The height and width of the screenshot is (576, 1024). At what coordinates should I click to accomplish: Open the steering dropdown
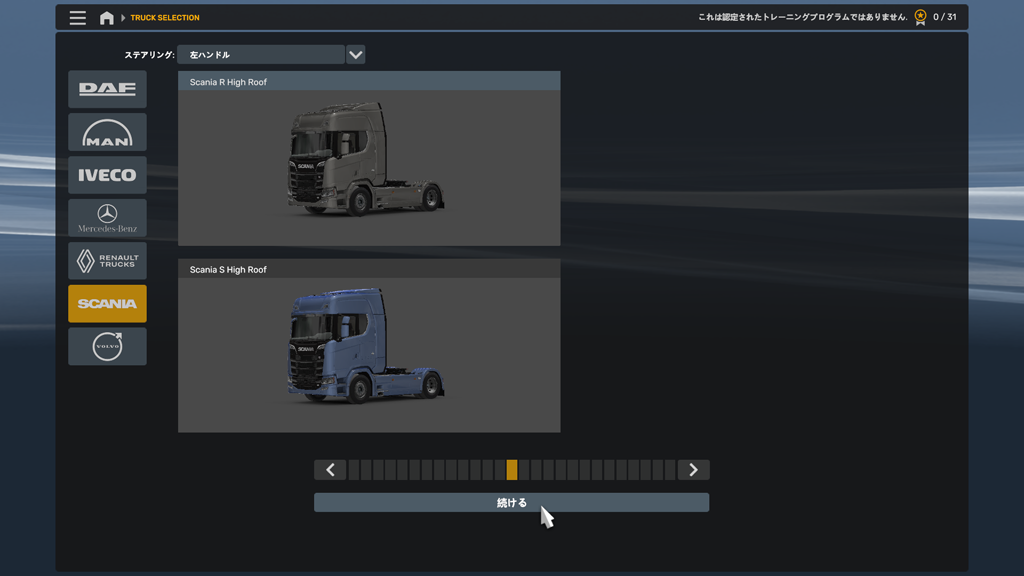[x=355, y=55]
